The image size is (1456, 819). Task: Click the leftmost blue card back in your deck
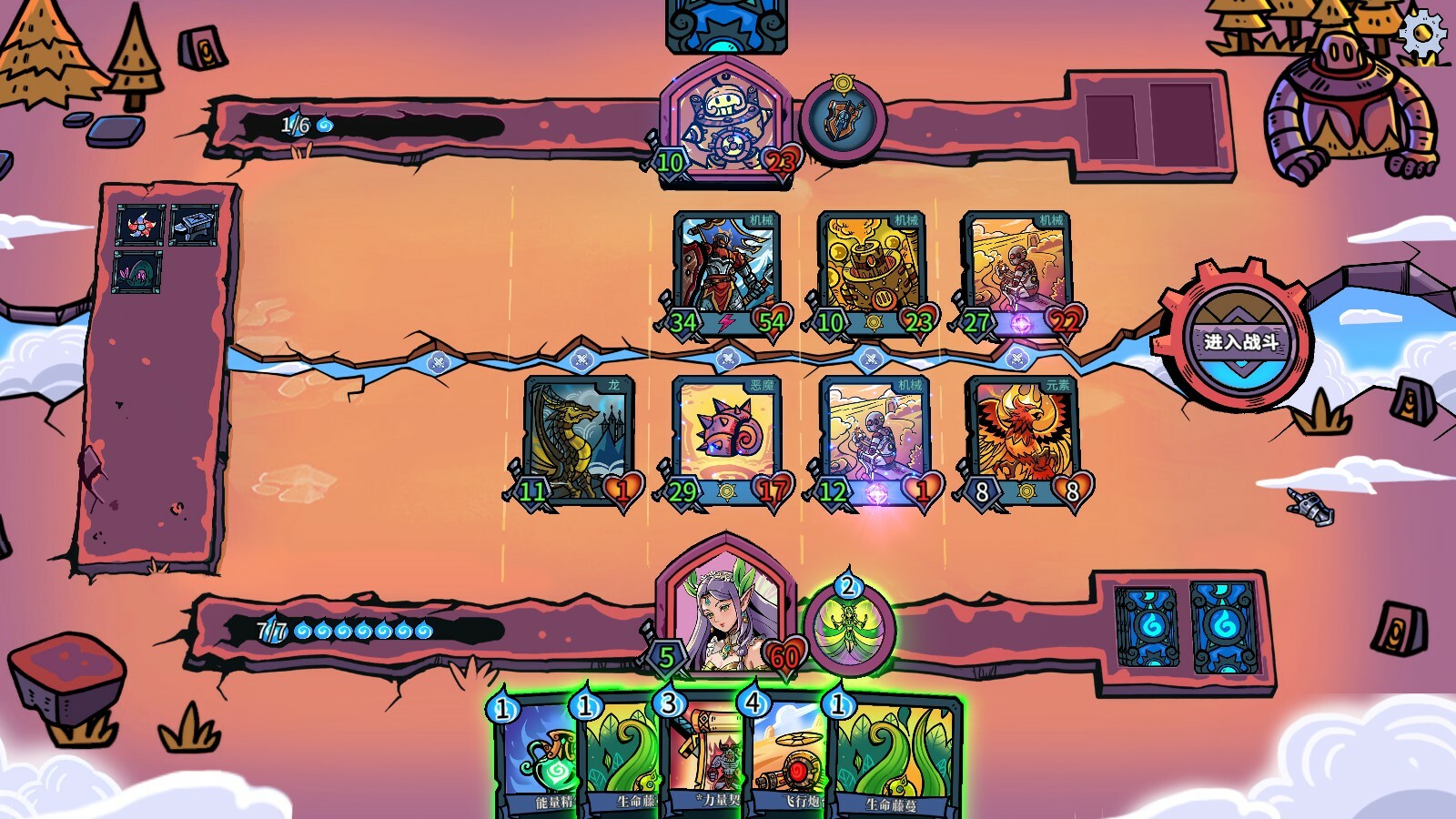pos(1148,628)
